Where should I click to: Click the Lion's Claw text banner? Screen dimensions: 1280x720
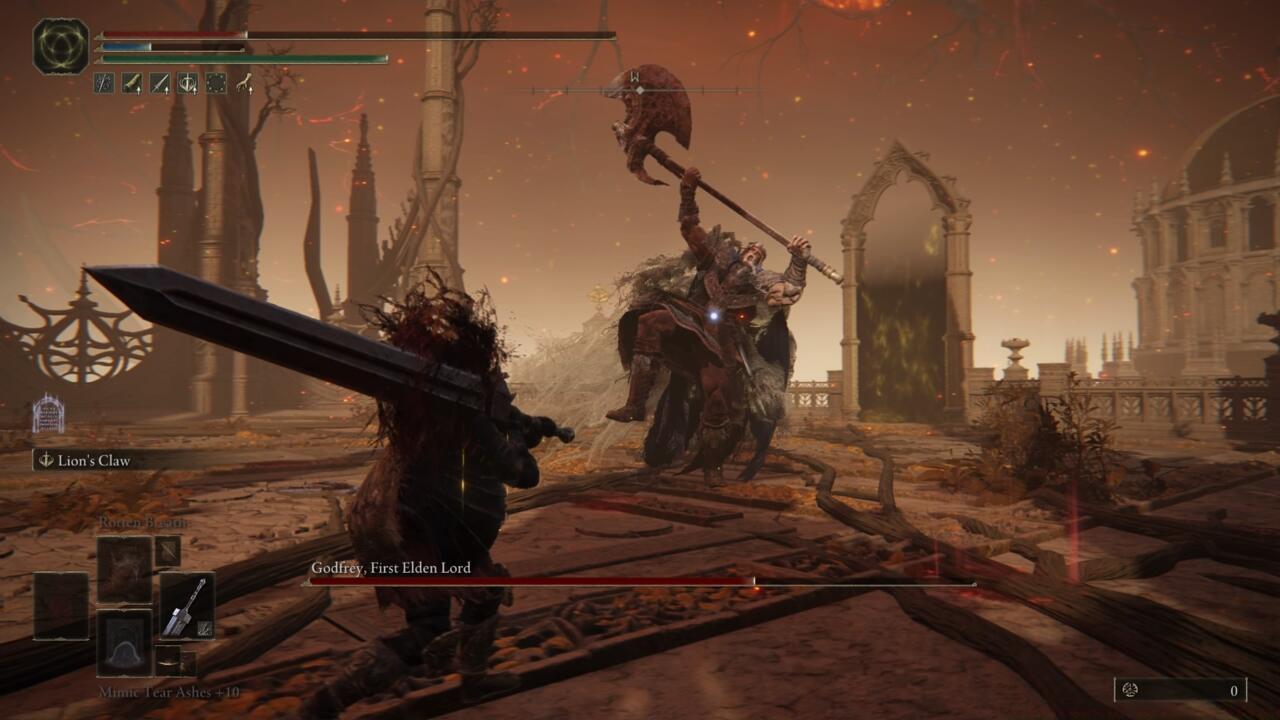pyautogui.click(x=95, y=459)
